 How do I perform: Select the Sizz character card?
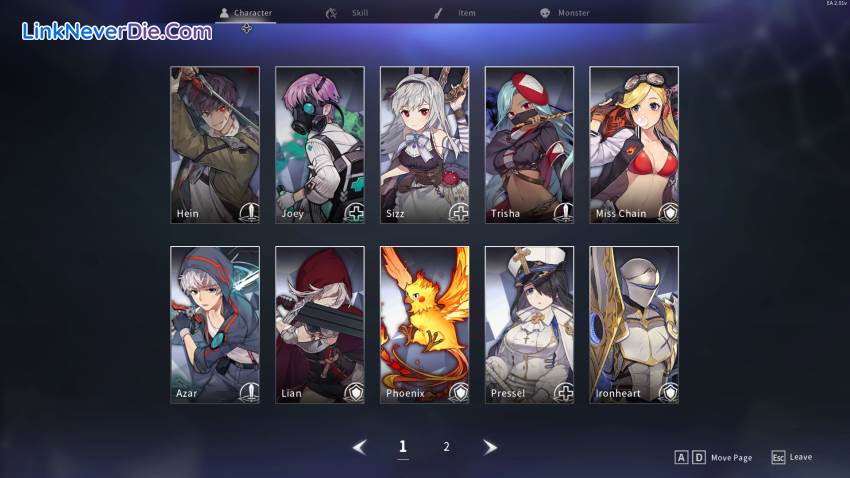coord(424,145)
